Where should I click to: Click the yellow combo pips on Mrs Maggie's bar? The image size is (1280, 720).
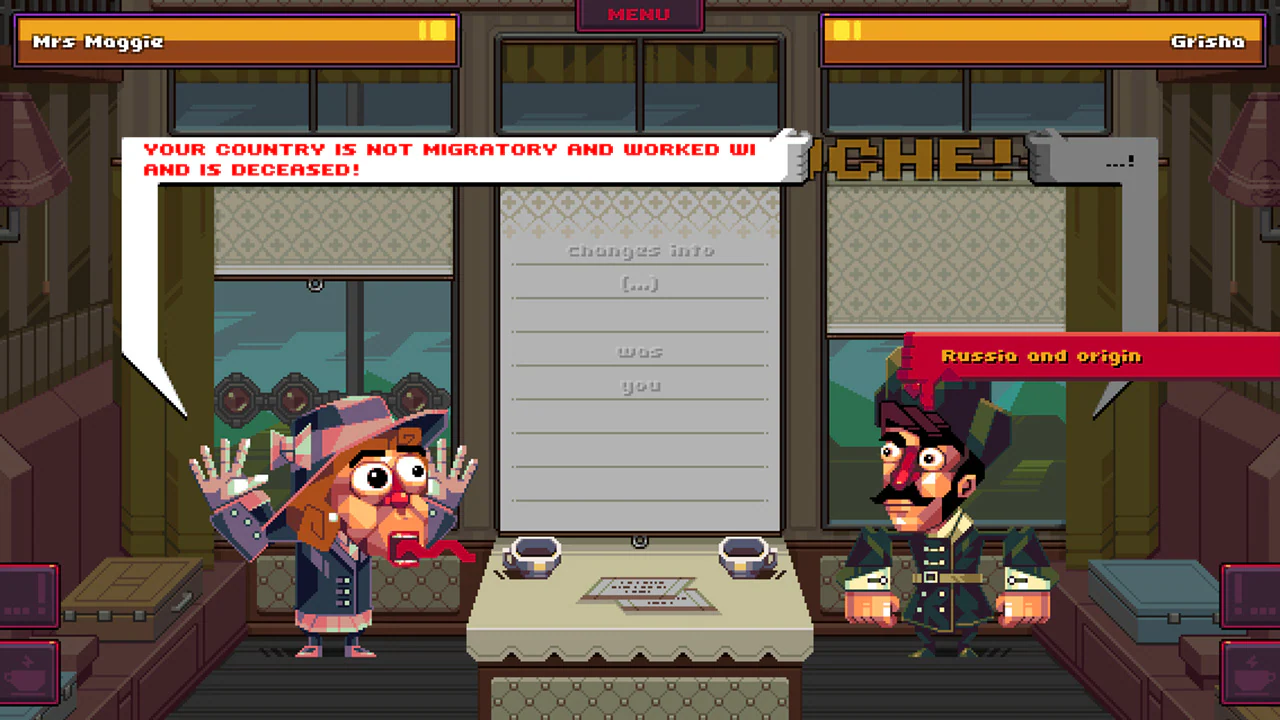pyautogui.click(x=434, y=31)
